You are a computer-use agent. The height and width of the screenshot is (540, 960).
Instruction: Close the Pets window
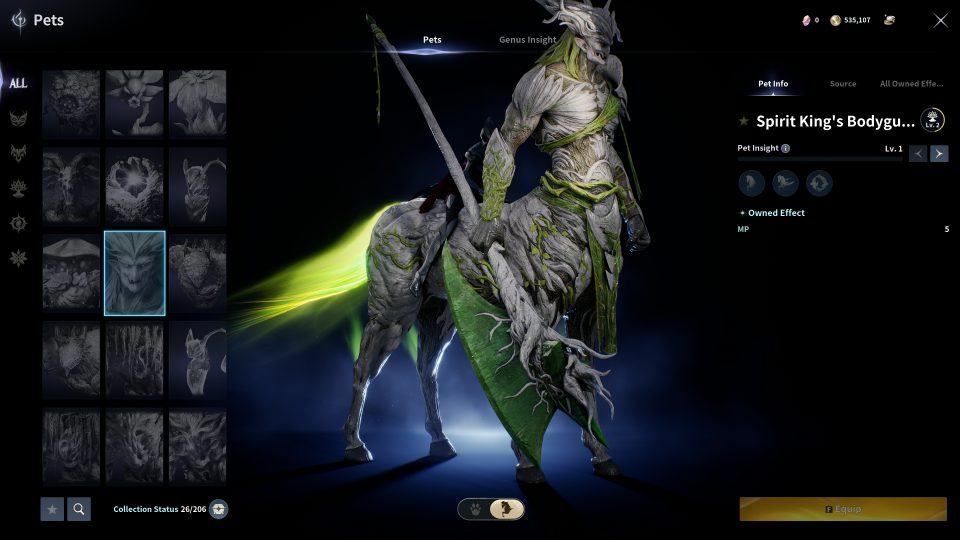pos(940,20)
